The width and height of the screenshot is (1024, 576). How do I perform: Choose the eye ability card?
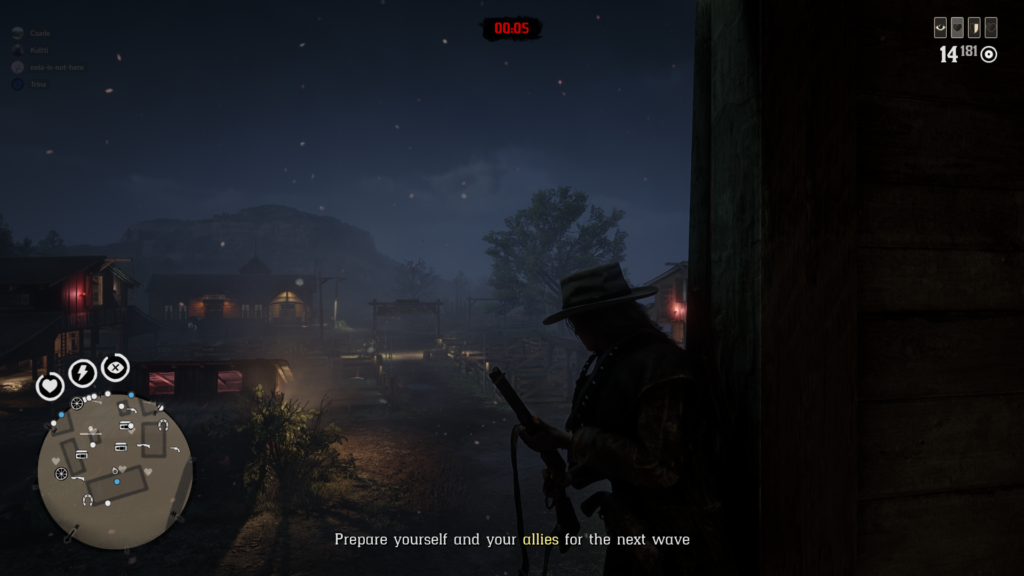940,28
